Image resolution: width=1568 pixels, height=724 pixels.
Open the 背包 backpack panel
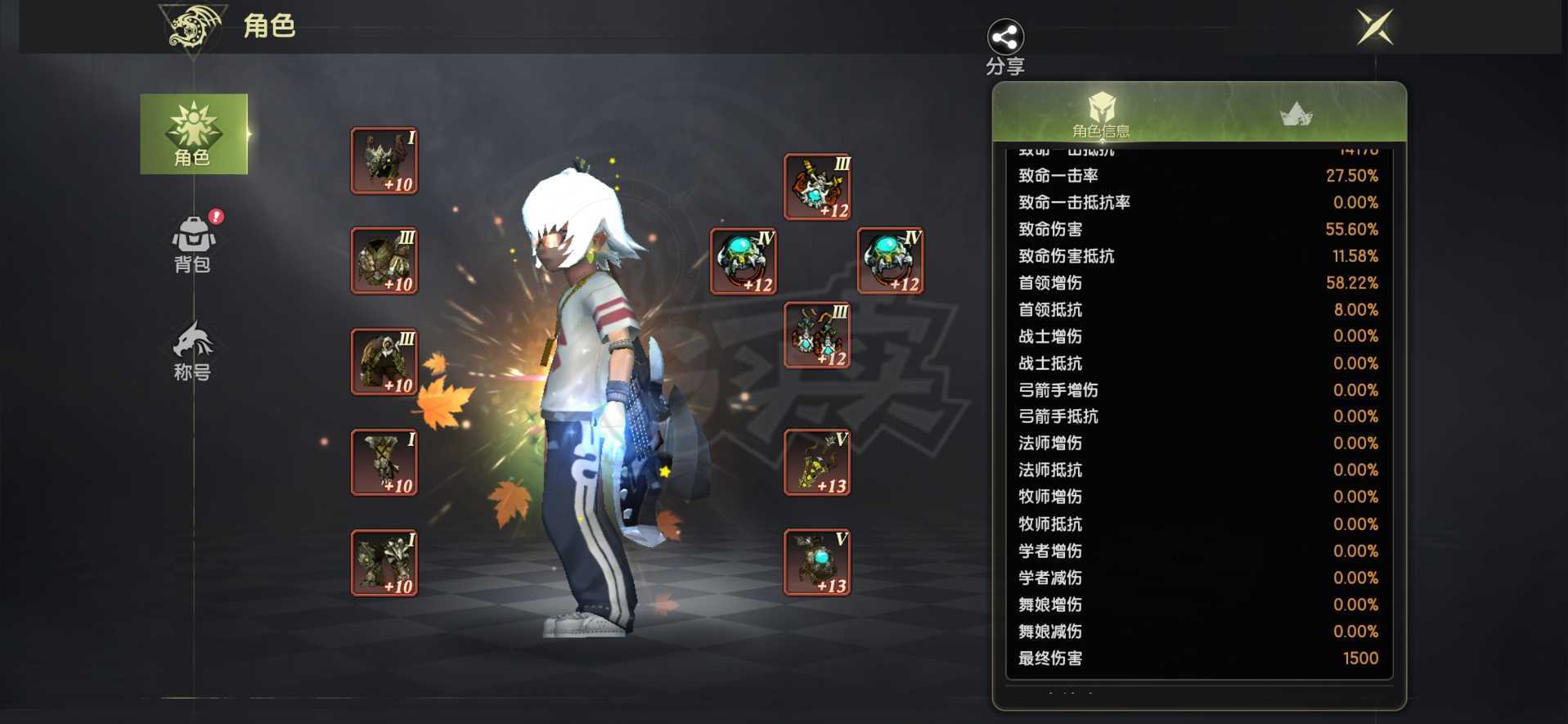pos(192,241)
